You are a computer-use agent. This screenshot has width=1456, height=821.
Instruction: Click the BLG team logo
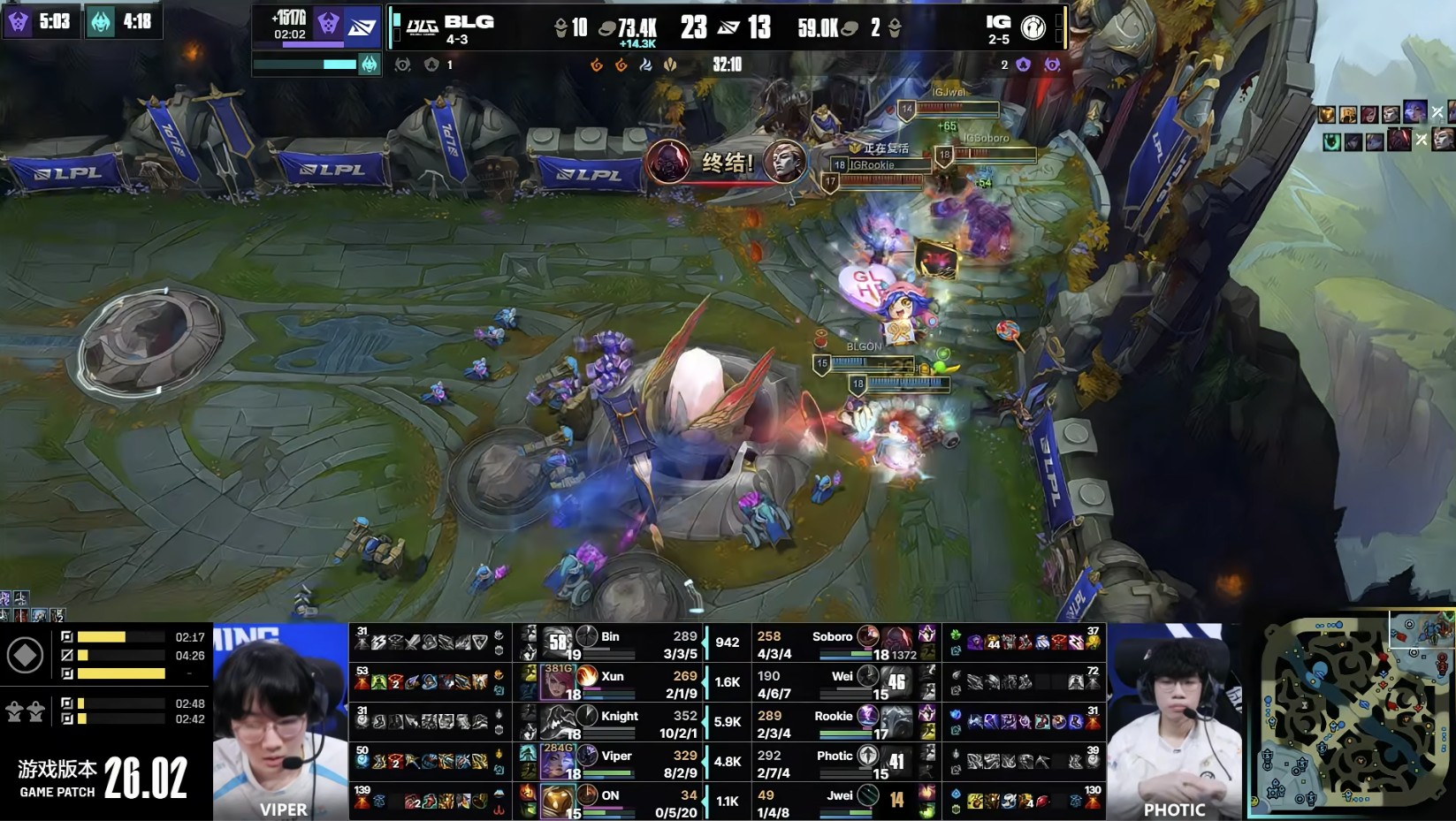pos(422,28)
